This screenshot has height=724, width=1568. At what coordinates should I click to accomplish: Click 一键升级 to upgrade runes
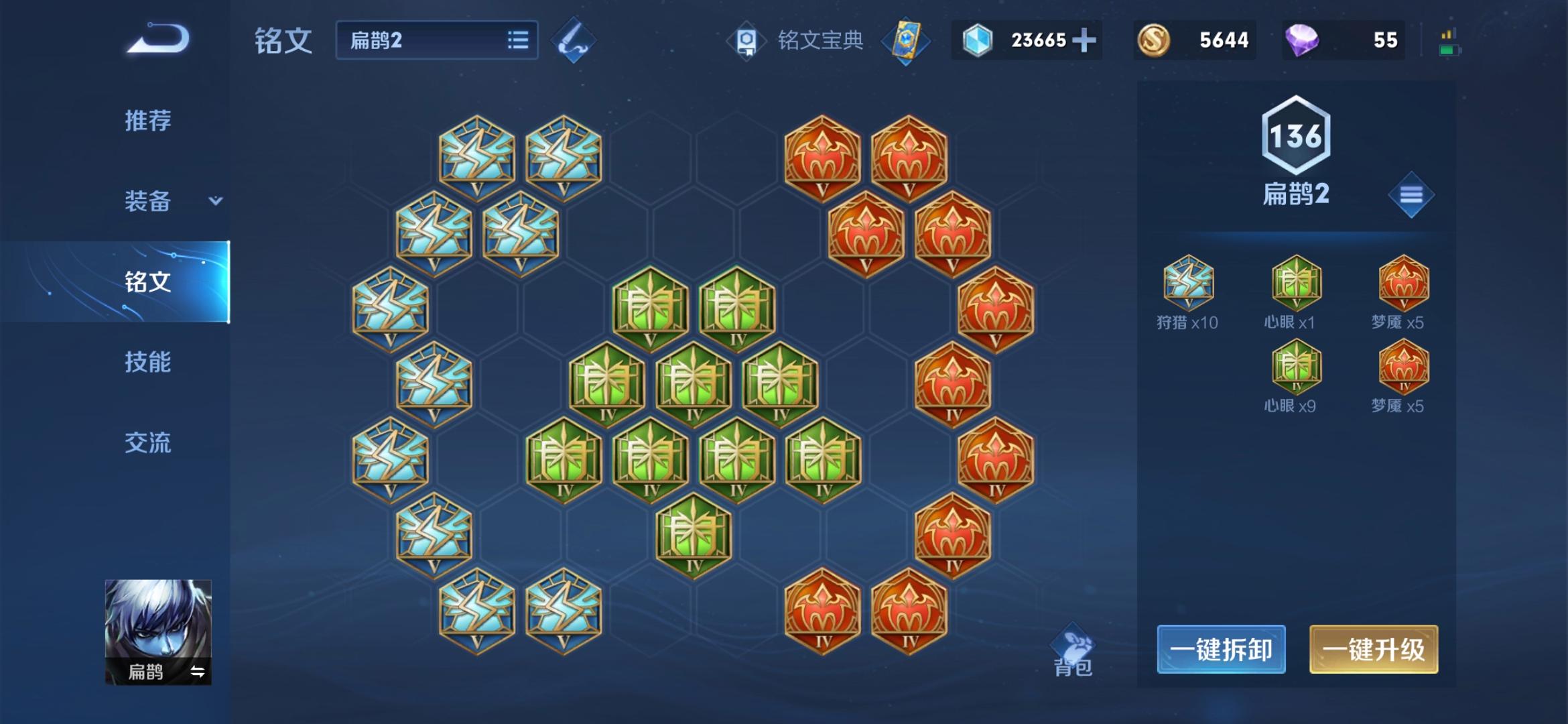[x=1374, y=649]
